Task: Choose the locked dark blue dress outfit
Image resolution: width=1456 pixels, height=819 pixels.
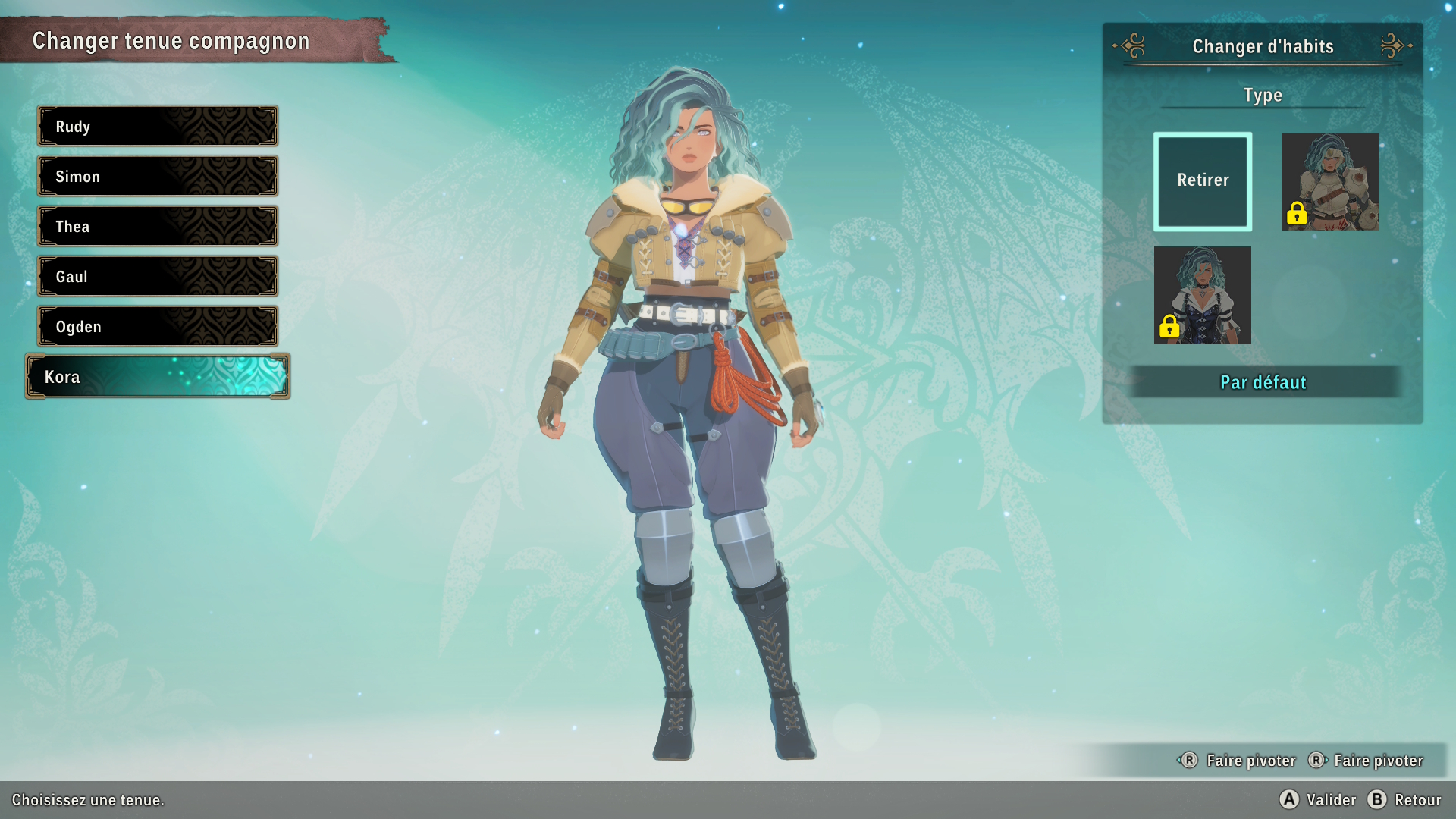Action: [x=1203, y=294]
